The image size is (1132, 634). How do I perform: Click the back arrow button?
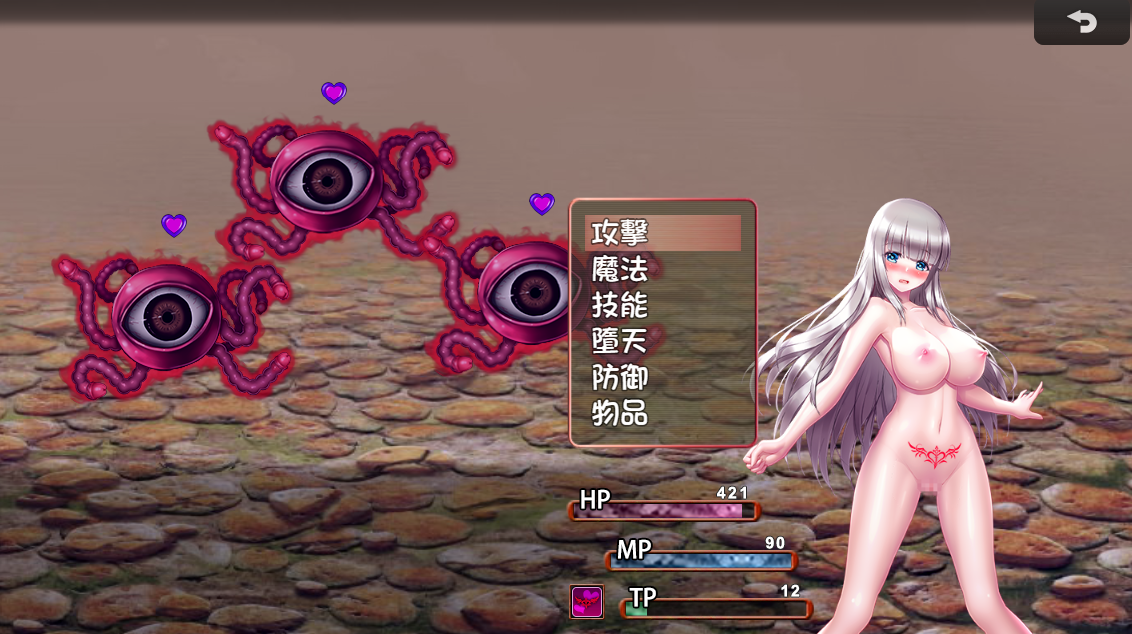(1081, 22)
